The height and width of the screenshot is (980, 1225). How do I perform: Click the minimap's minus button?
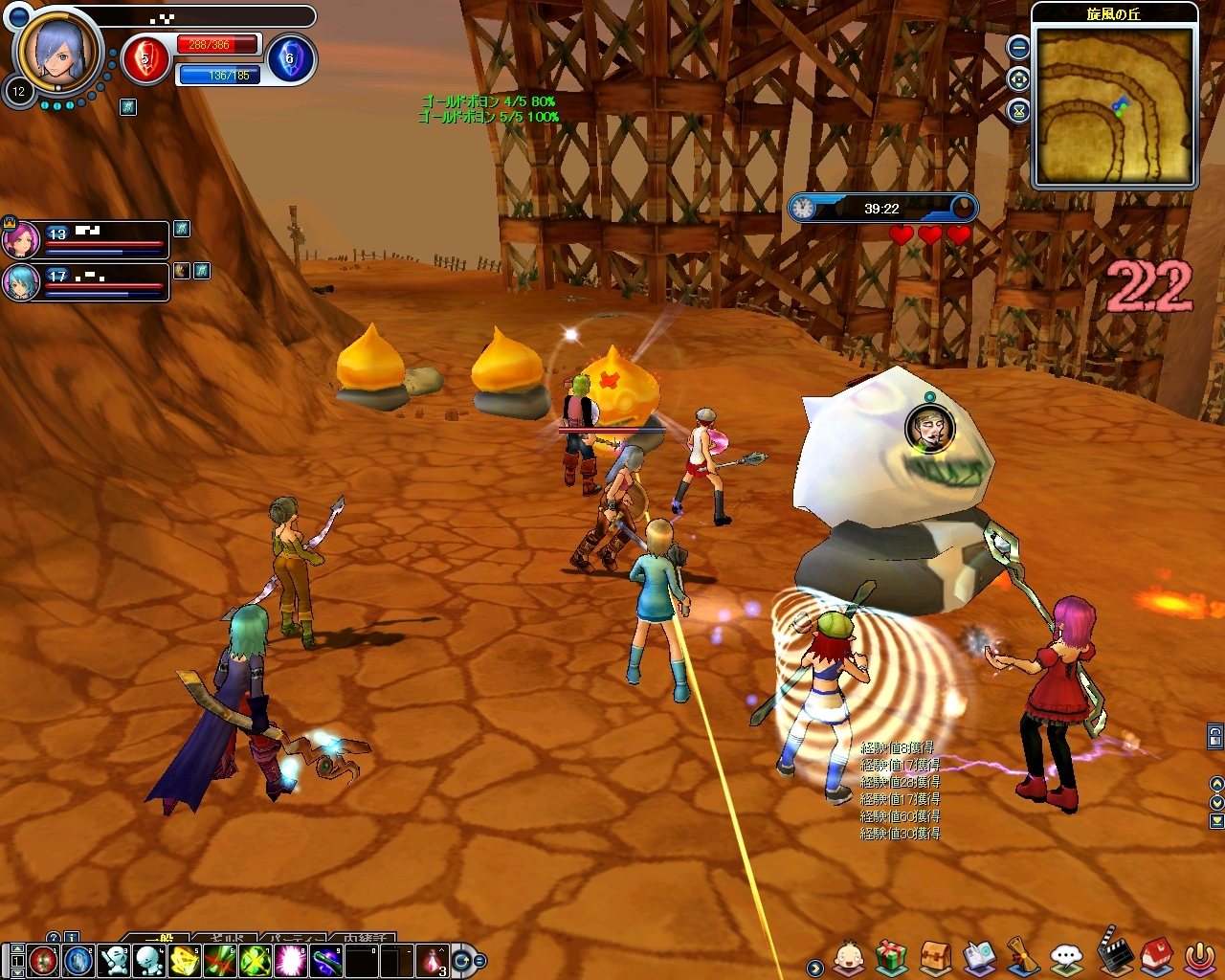click(1019, 46)
